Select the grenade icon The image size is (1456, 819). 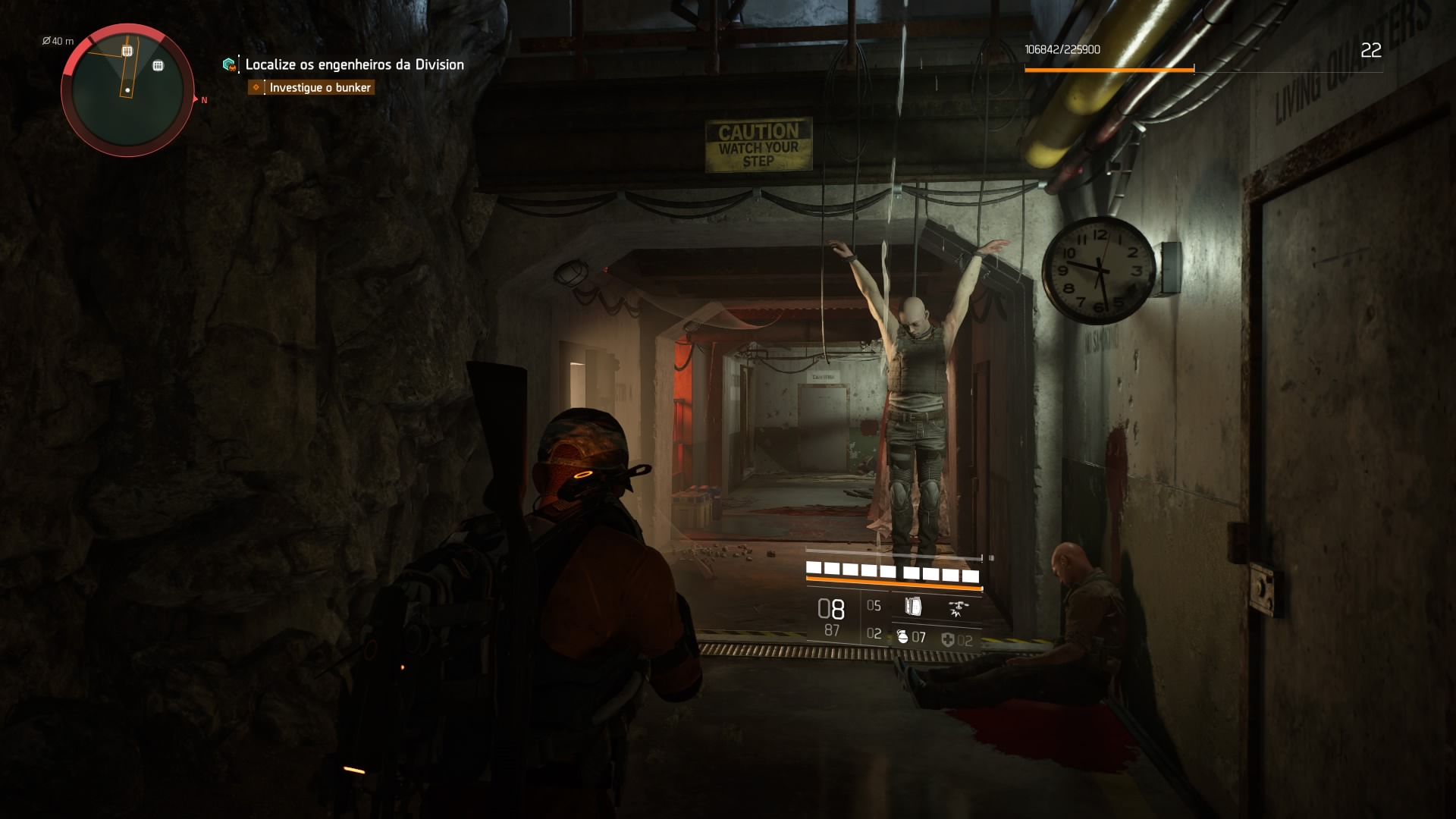(902, 637)
